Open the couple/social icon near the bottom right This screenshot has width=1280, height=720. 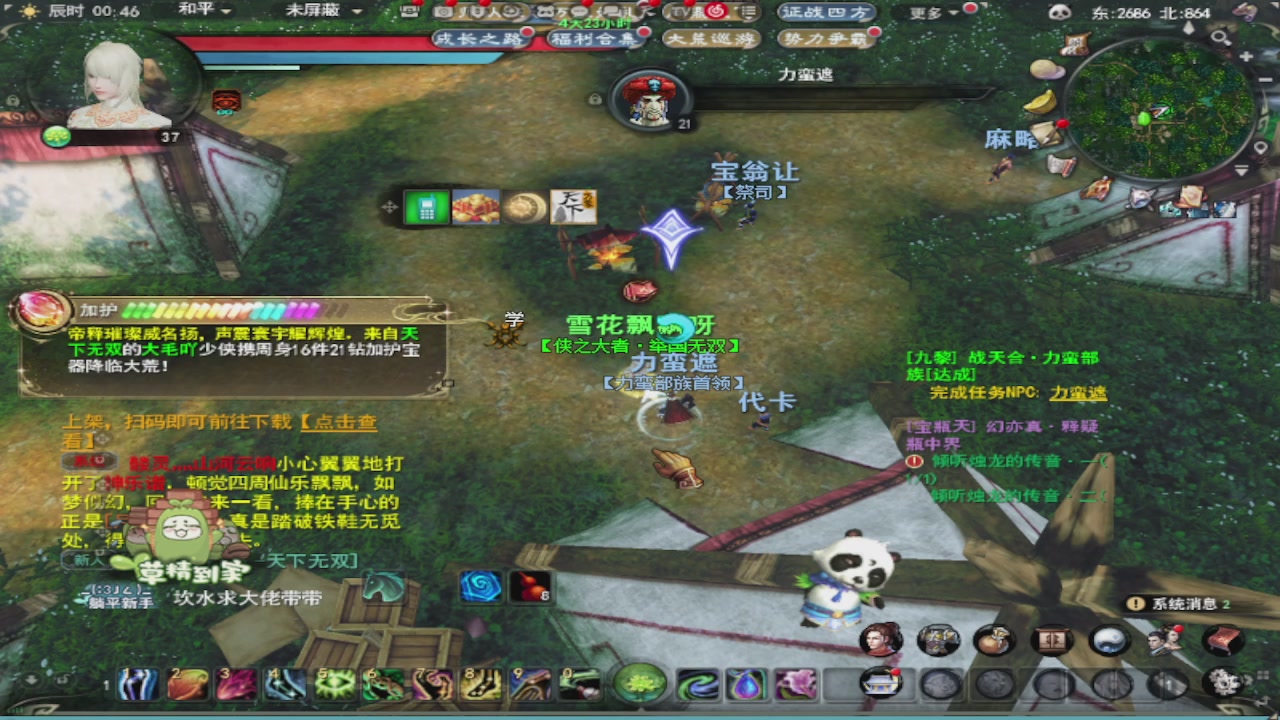pyautogui.click(x=1163, y=639)
